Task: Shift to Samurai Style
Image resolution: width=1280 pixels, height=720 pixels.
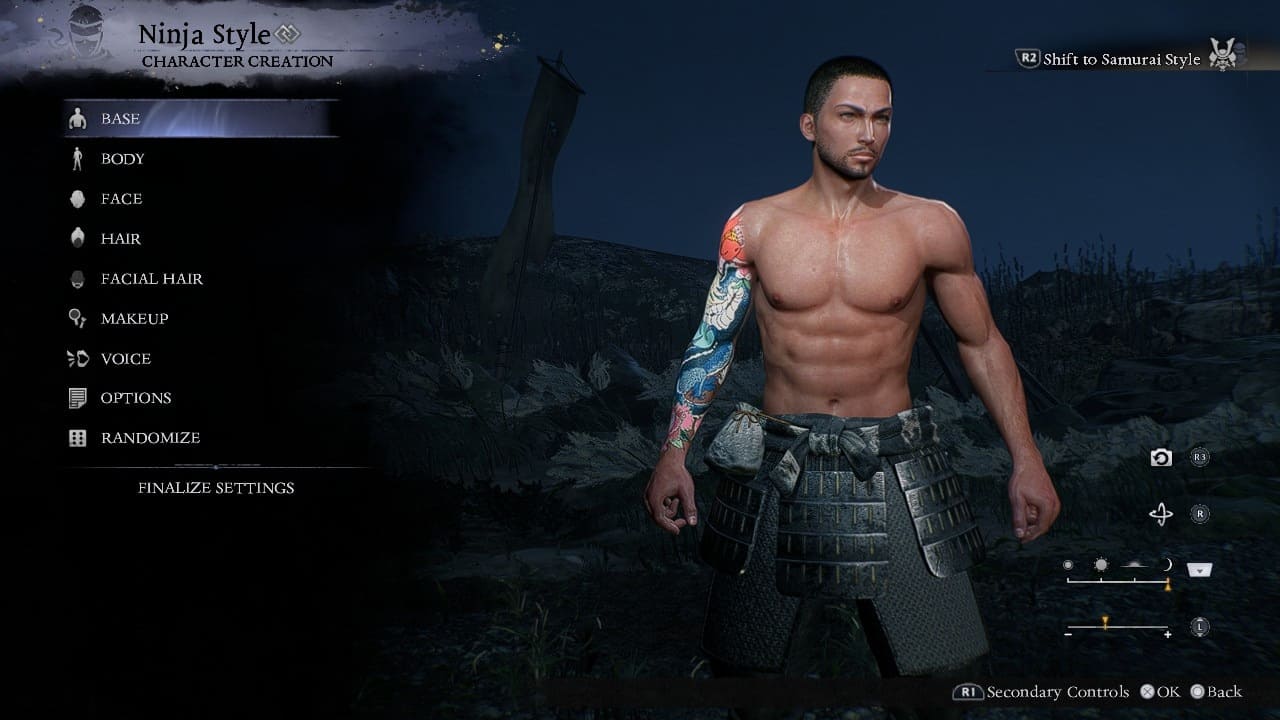Action: click(x=1121, y=59)
